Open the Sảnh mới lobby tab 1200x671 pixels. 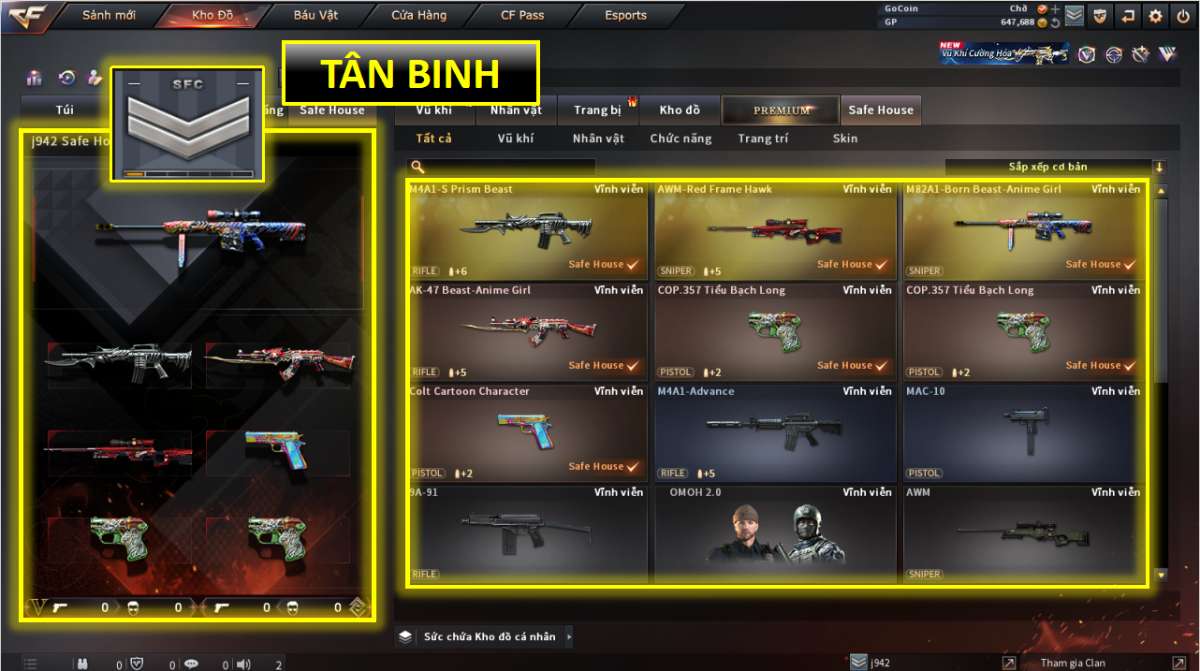[109, 16]
